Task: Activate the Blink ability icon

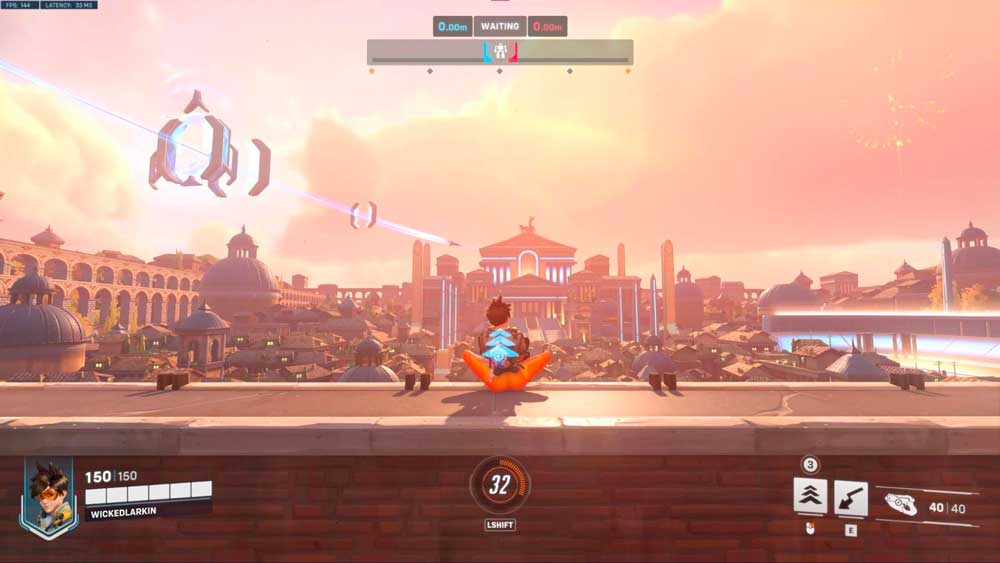Action: (810, 496)
